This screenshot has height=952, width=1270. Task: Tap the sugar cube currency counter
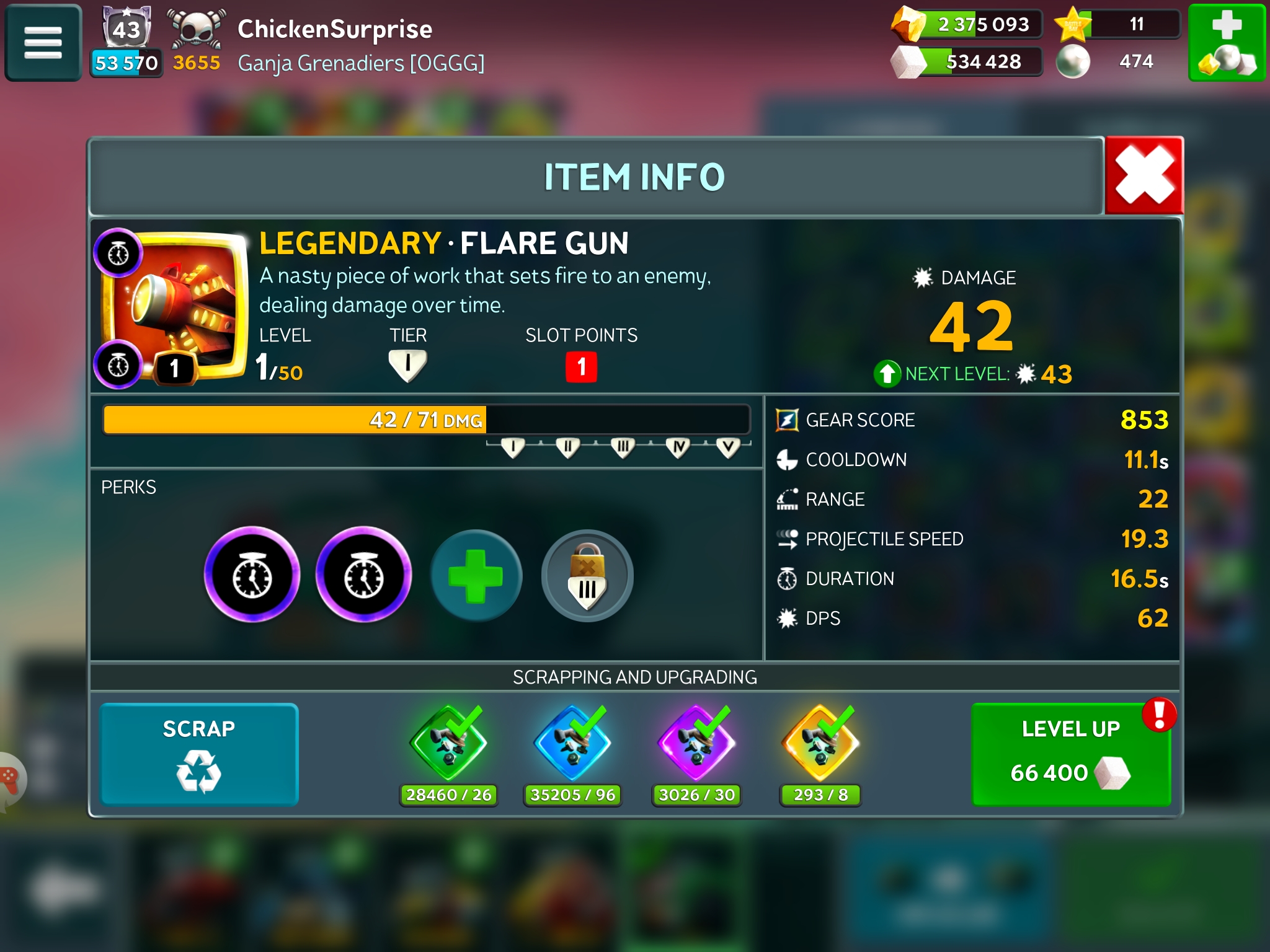[x=969, y=62]
